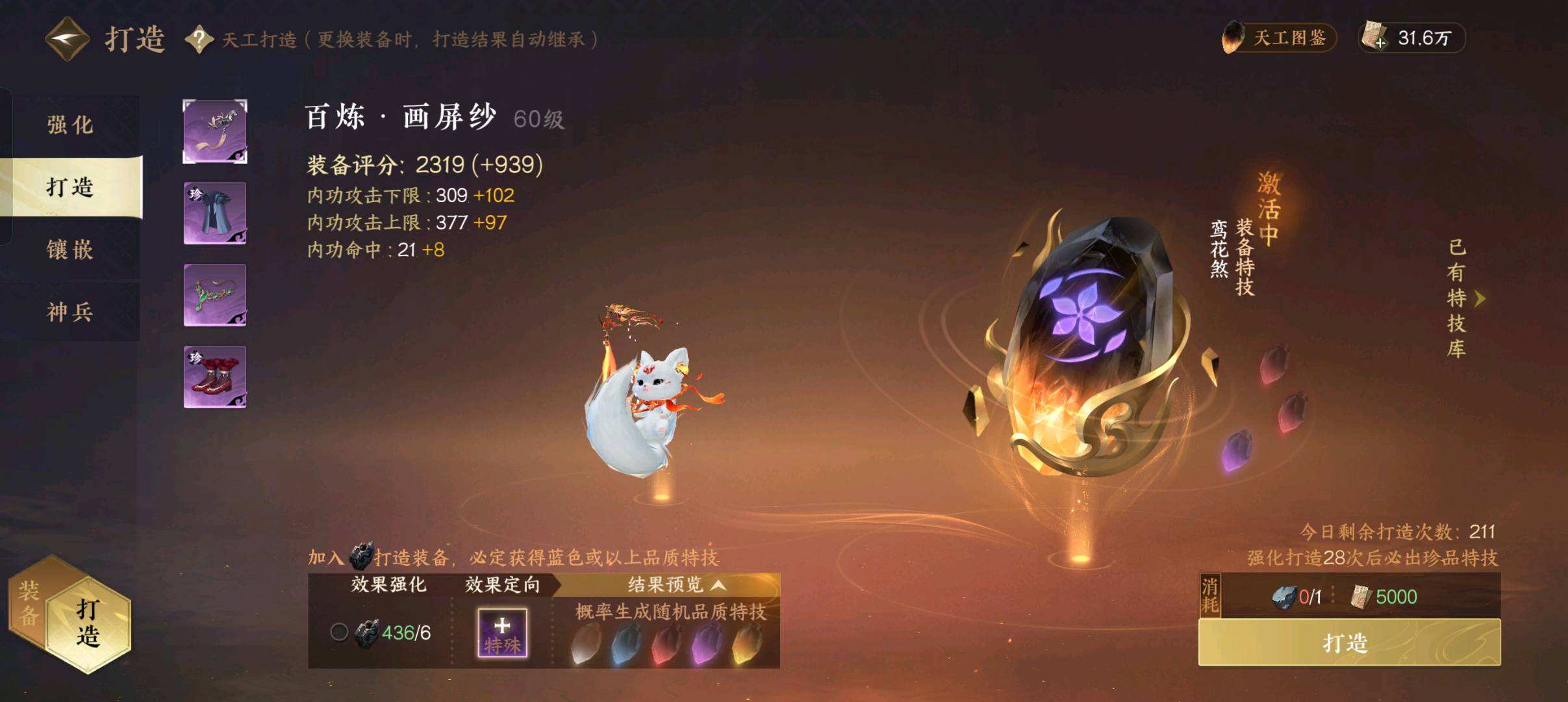The width and height of the screenshot is (1568, 702).
Task: Open the 镶嵌 tab
Action: tap(70, 250)
